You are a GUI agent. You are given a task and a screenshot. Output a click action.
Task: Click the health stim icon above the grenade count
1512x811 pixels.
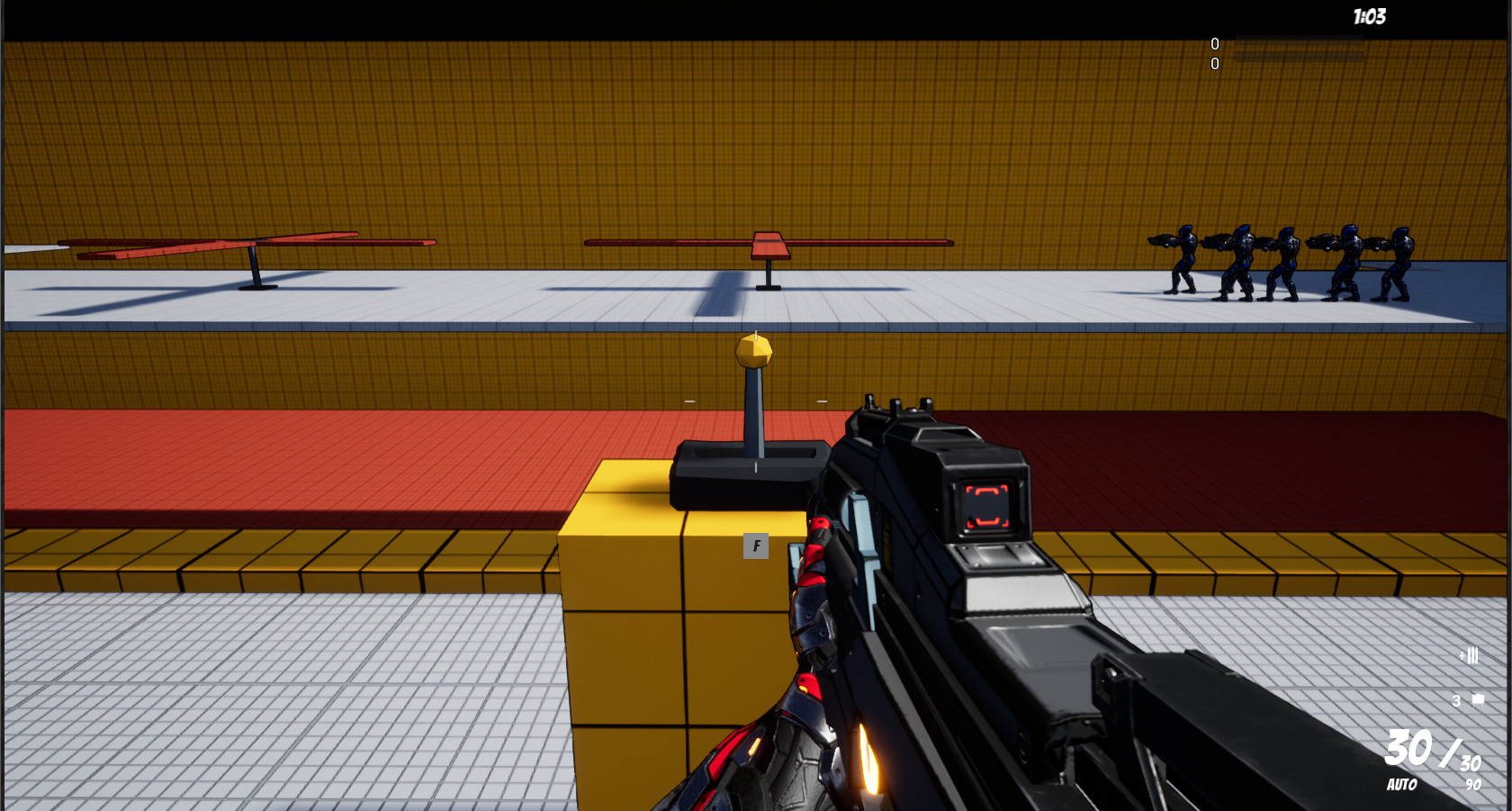tap(1471, 656)
